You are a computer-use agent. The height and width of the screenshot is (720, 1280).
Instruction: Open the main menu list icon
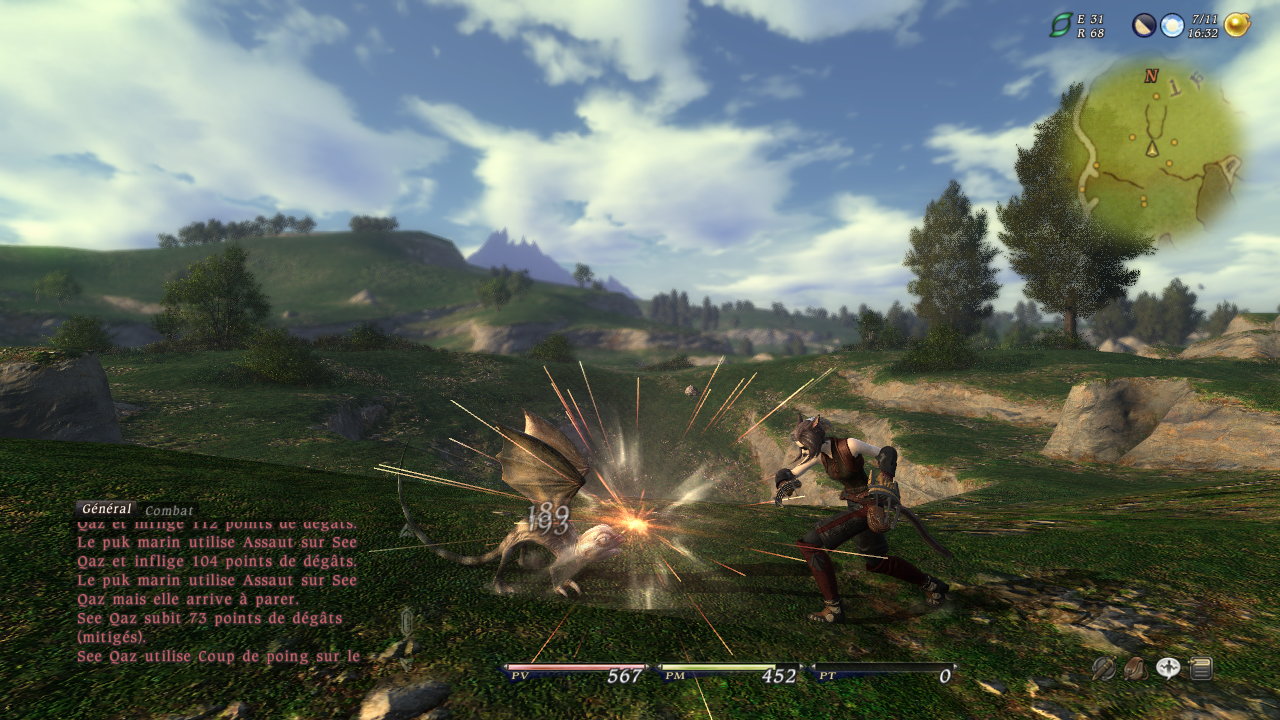(1200, 669)
